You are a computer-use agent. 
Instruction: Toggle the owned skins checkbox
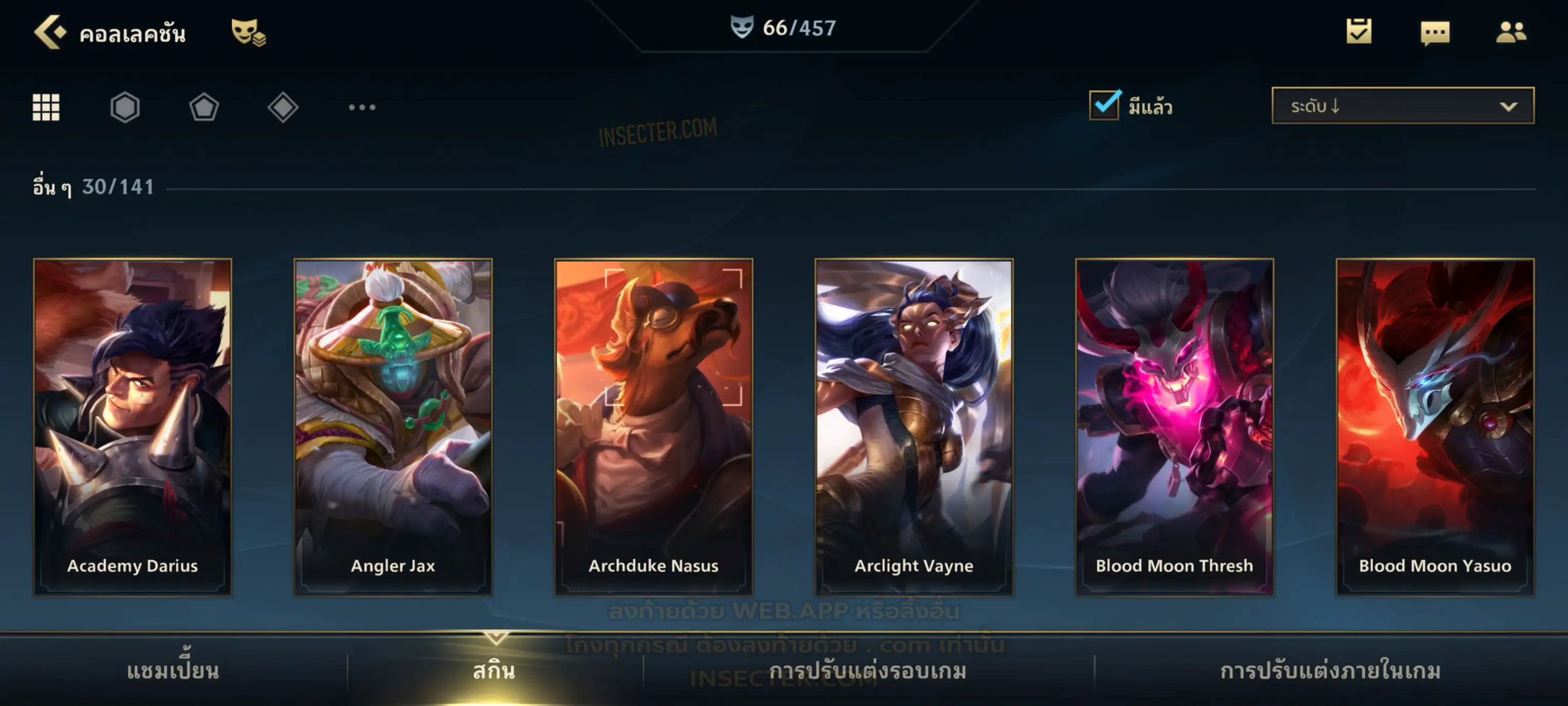[x=1104, y=105]
